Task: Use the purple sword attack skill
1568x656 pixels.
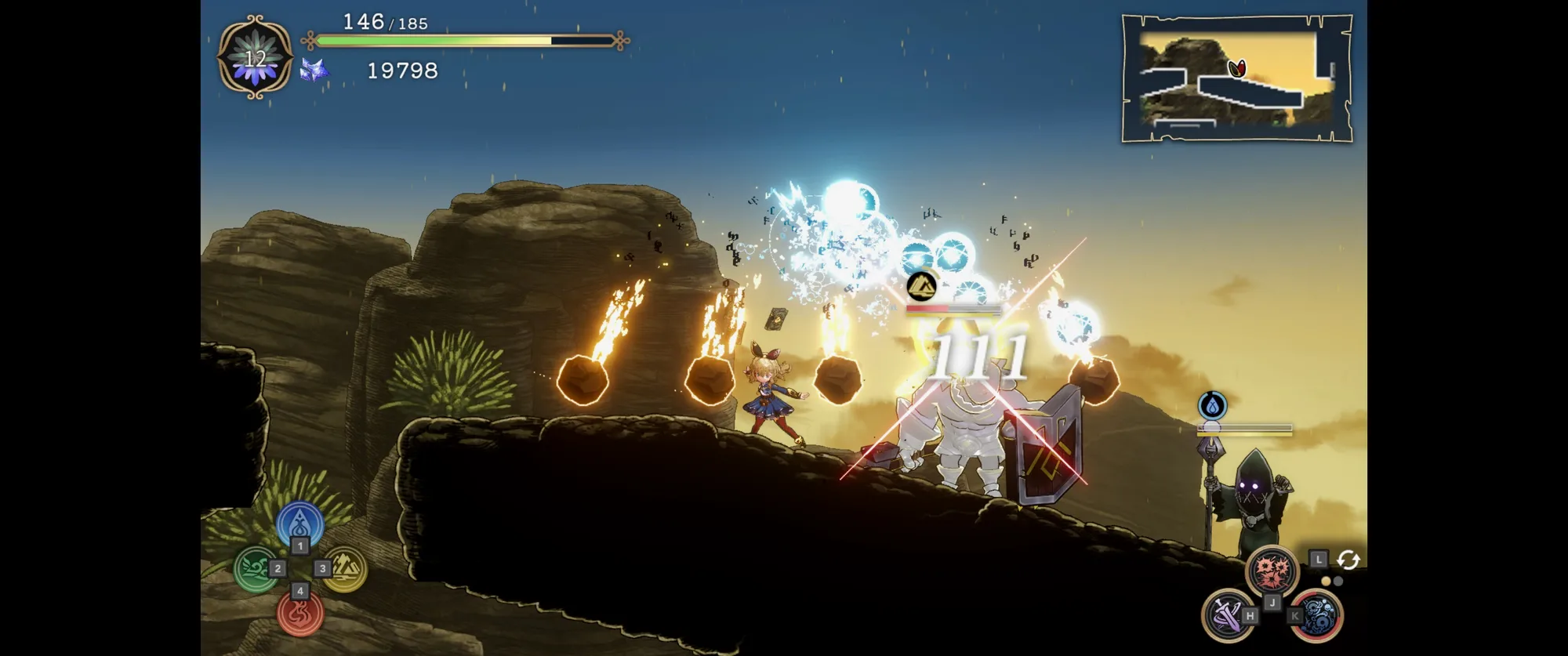Action: 1227,615
